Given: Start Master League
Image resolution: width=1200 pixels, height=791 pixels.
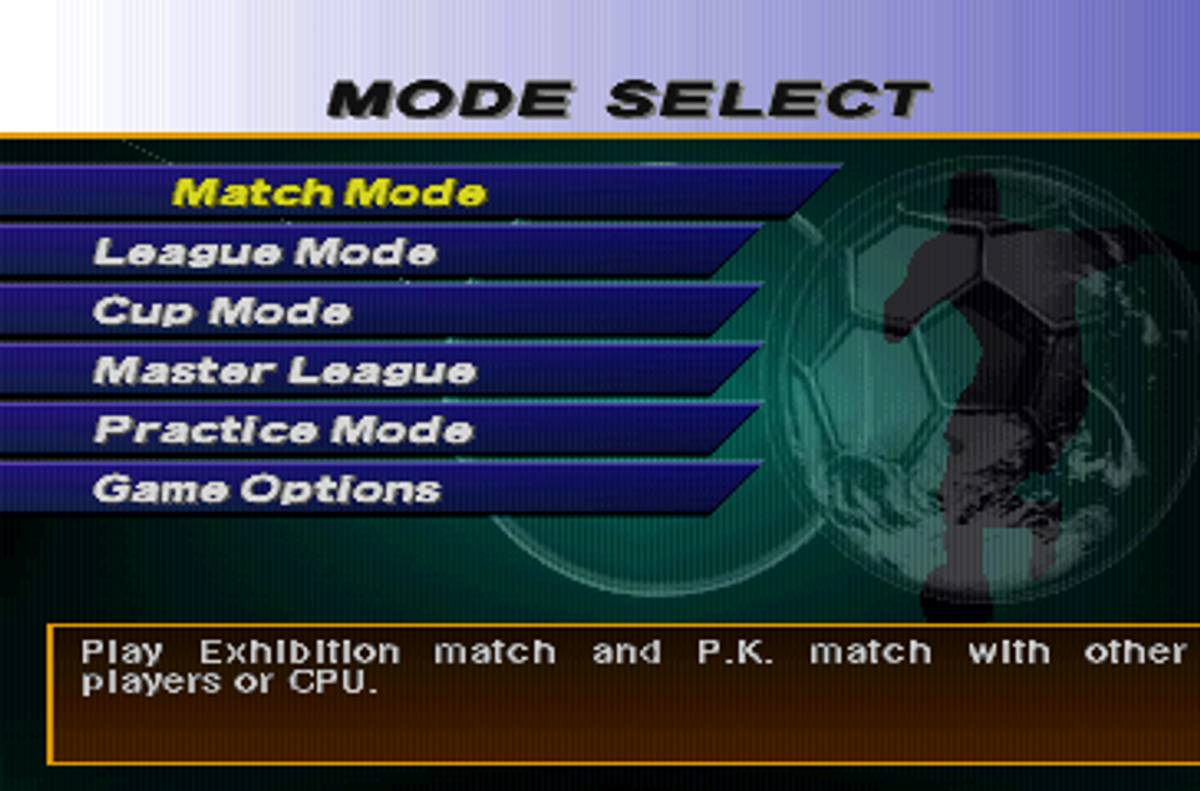Looking at the screenshot, I should (x=284, y=371).
